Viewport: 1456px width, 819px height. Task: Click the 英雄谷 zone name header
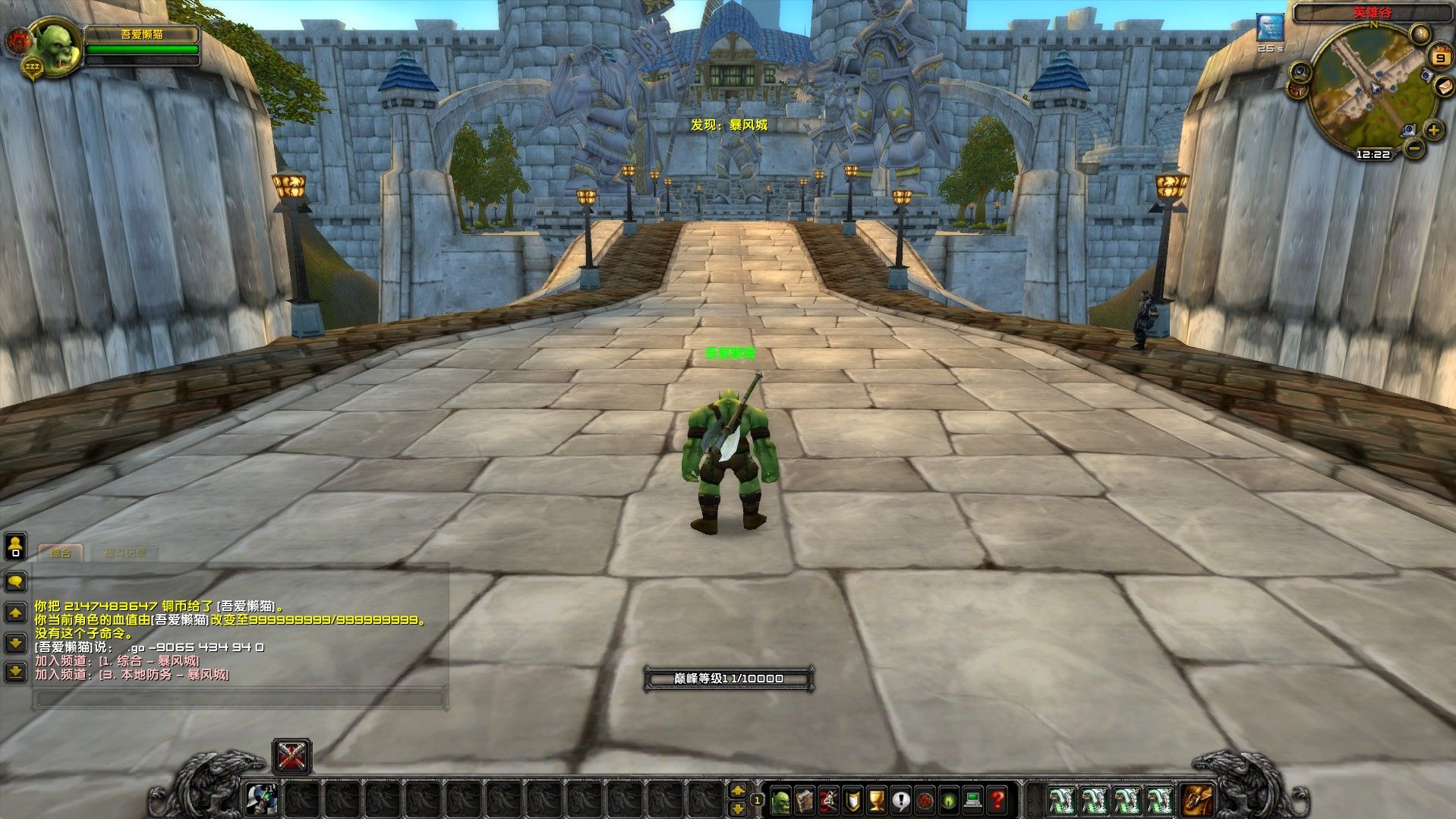click(x=1372, y=13)
